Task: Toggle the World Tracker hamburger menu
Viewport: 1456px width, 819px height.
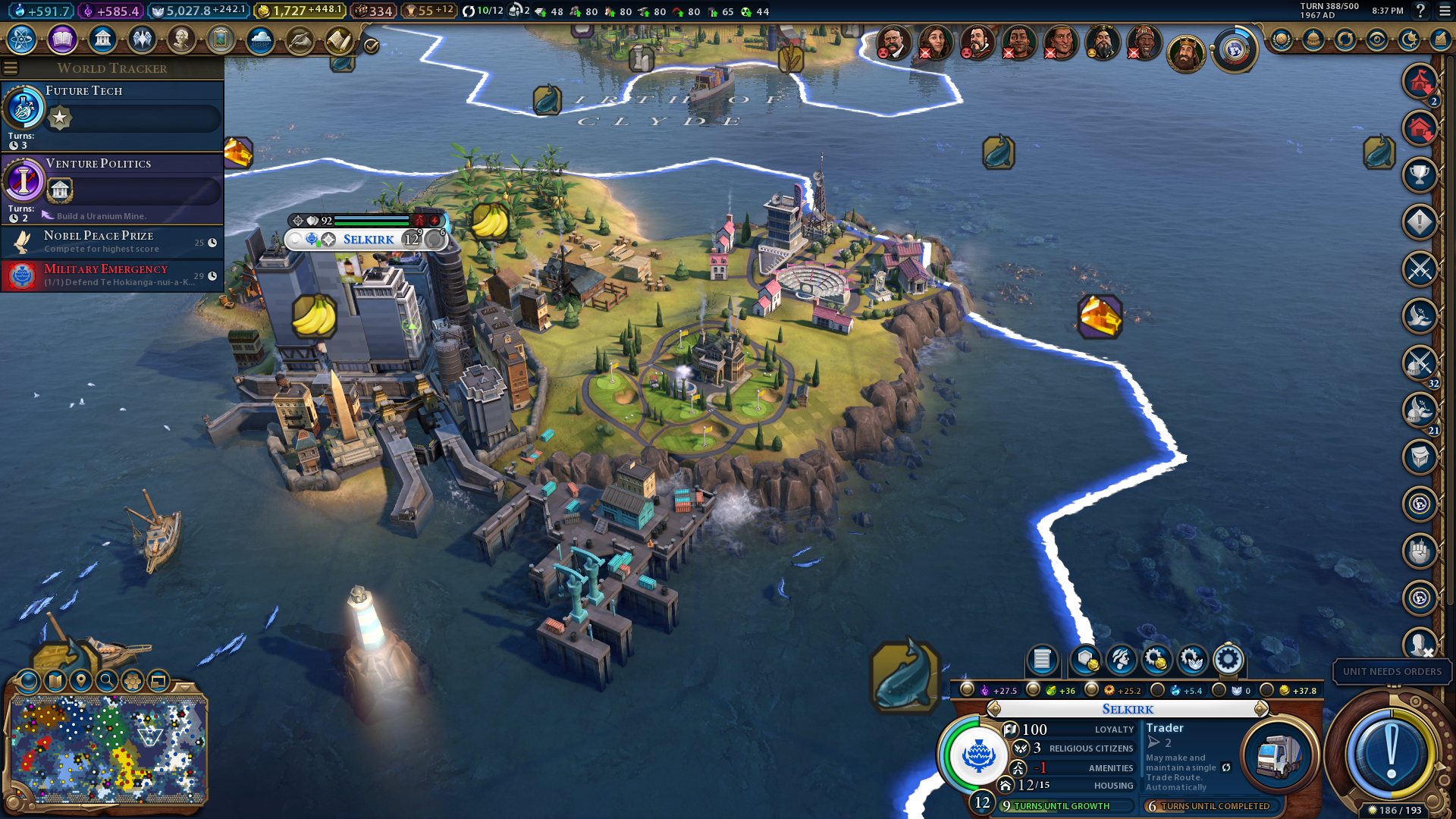Action: tap(11, 68)
